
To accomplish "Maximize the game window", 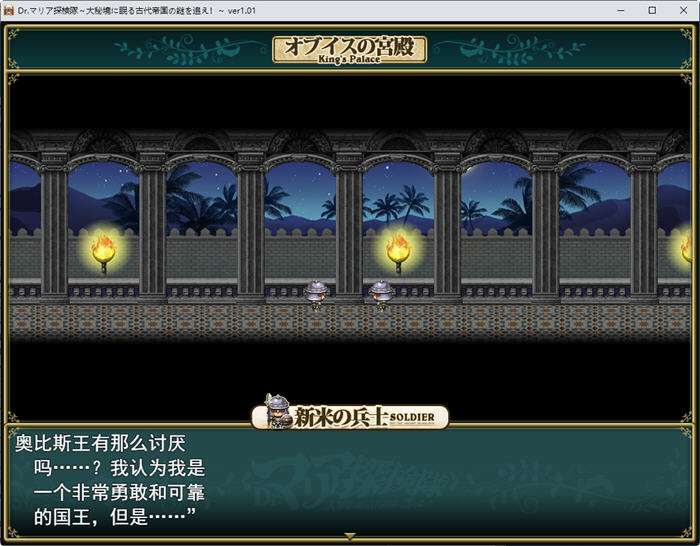I will (652, 10).
